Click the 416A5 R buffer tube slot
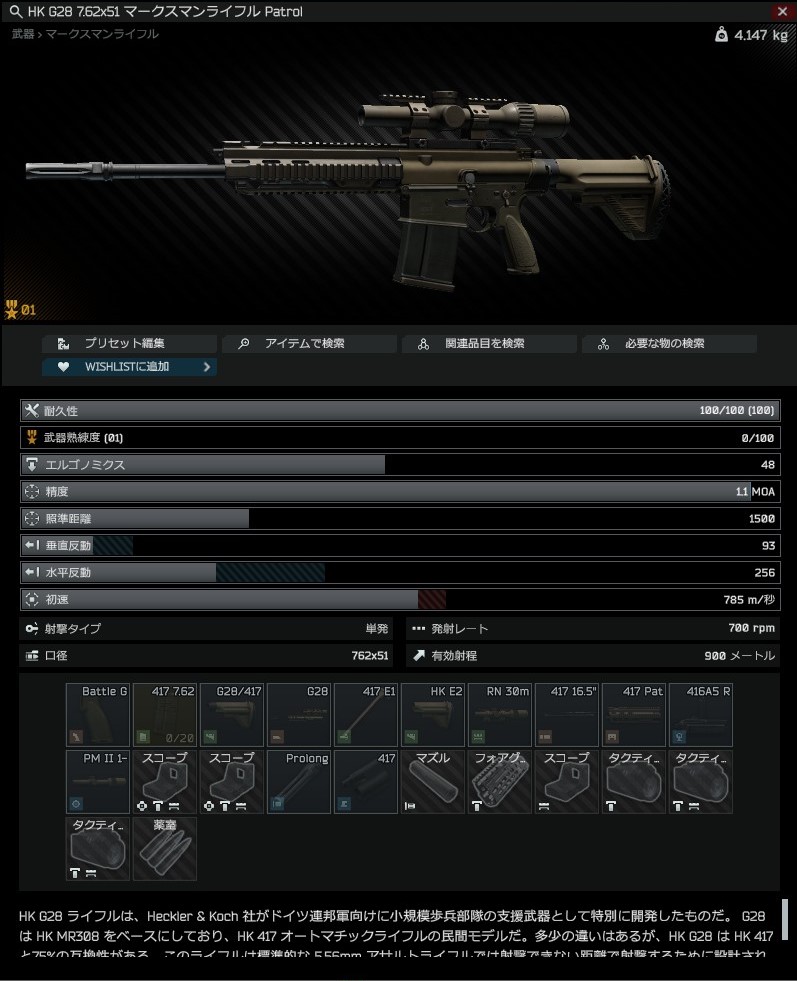The width and height of the screenshot is (797, 981). point(701,715)
